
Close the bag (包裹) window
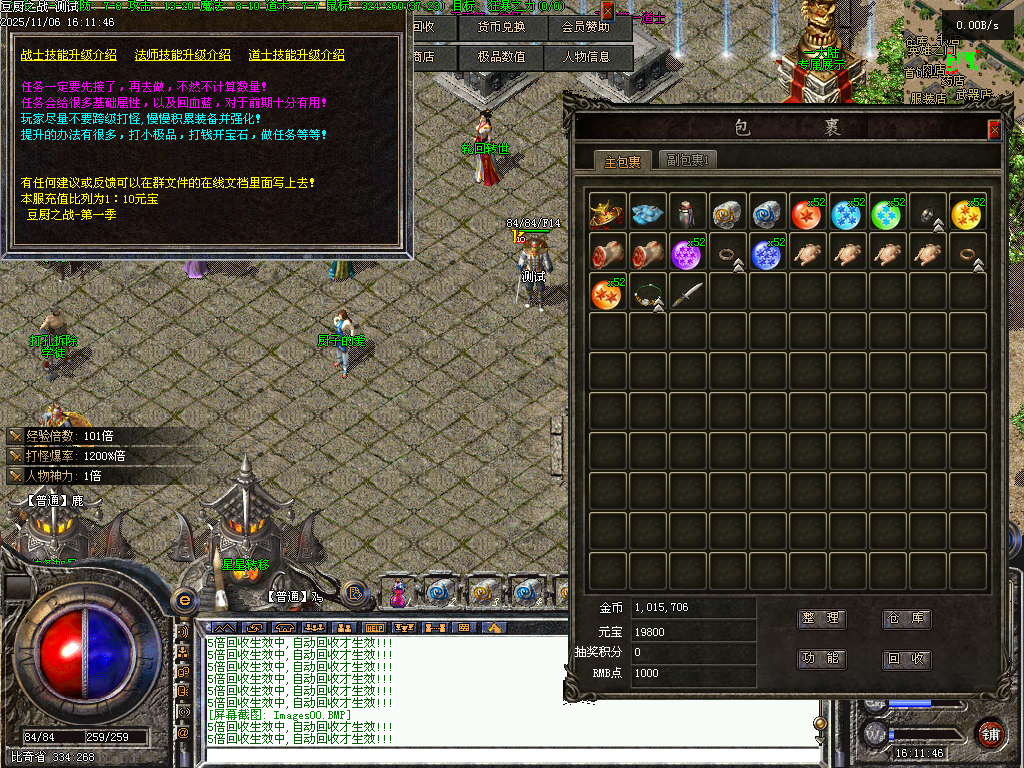(x=994, y=129)
